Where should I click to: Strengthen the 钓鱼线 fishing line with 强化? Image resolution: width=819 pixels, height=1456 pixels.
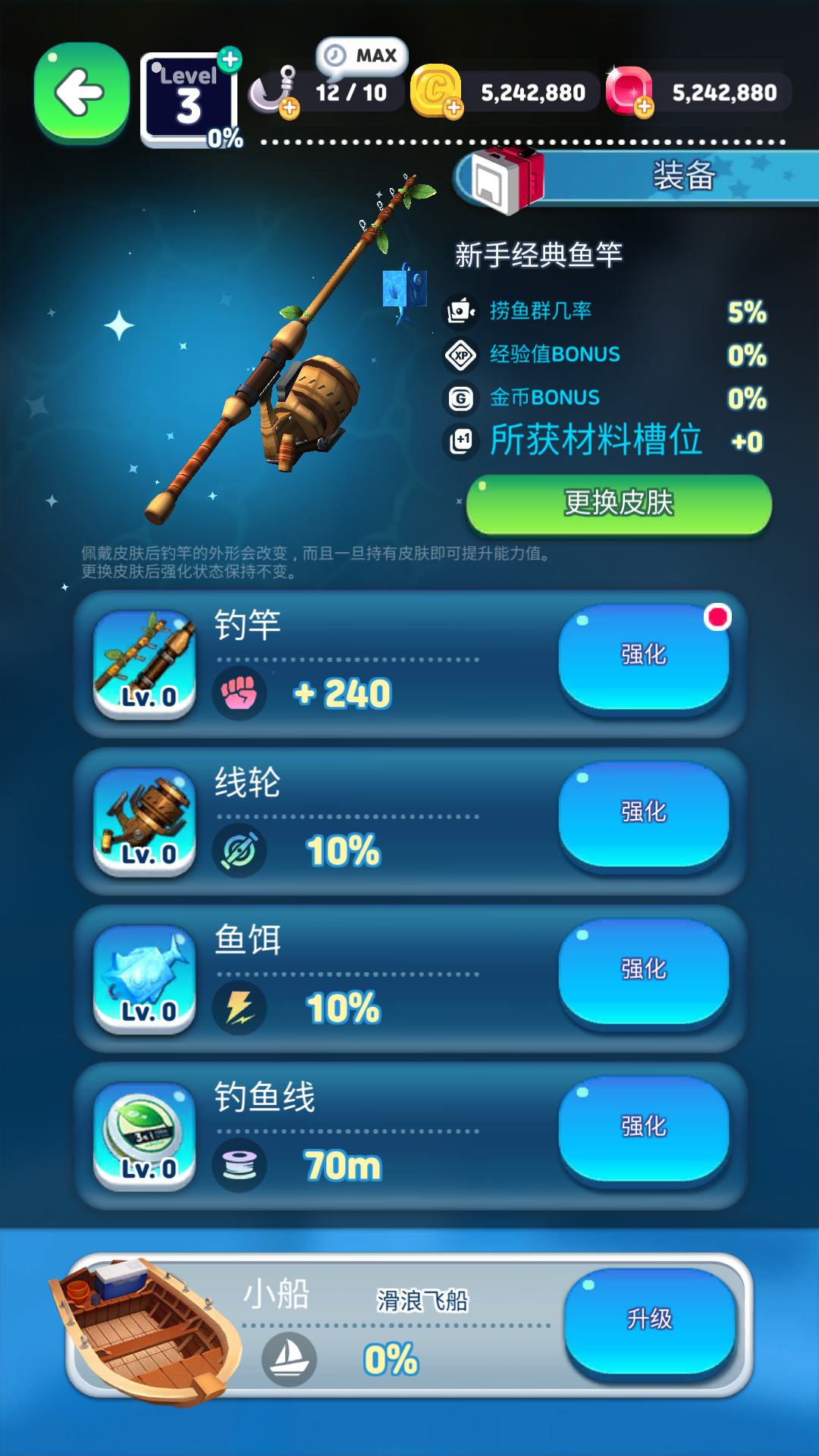click(644, 1127)
